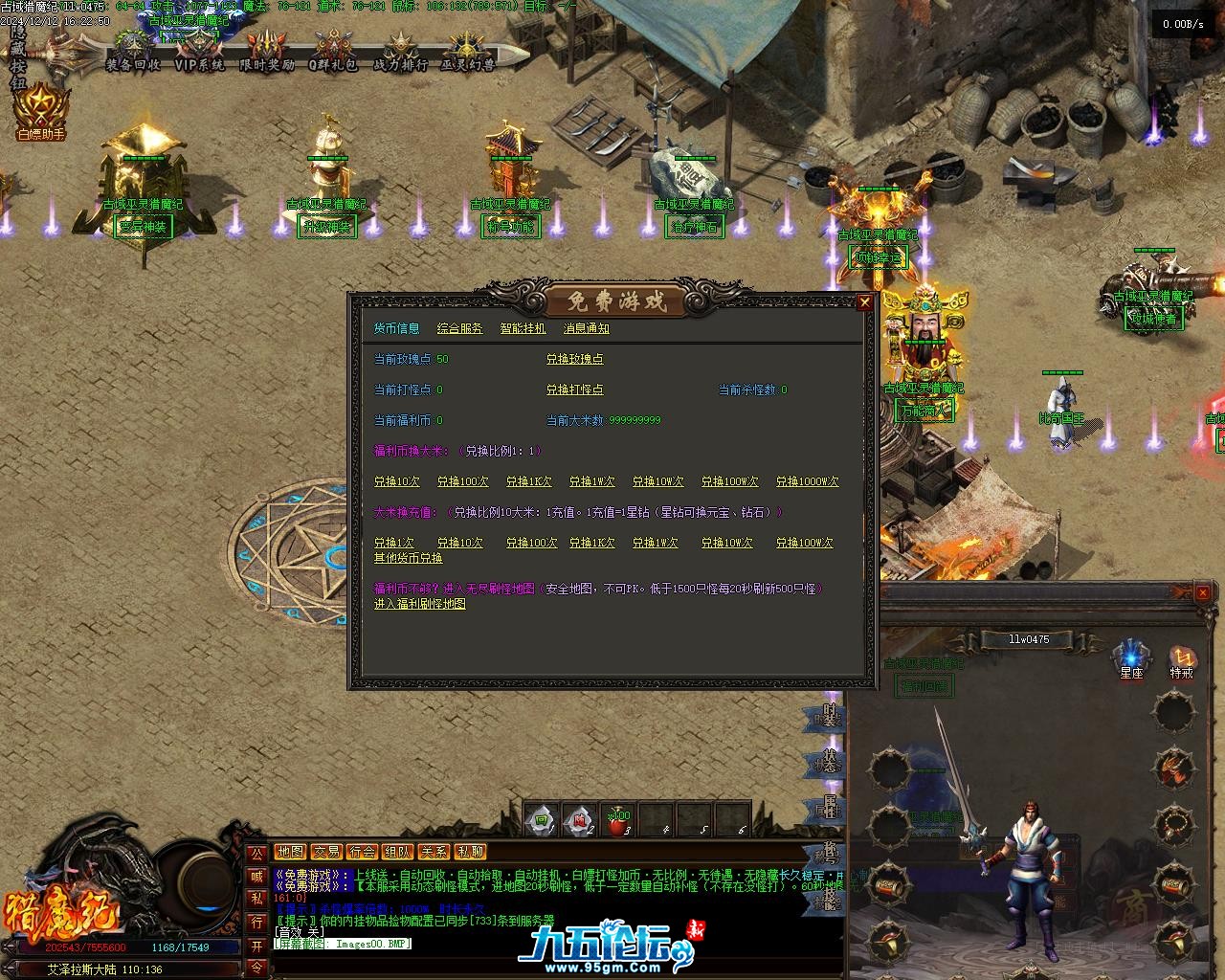Open the 行会 guild button
The width and height of the screenshot is (1225, 980).
point(362,852)
